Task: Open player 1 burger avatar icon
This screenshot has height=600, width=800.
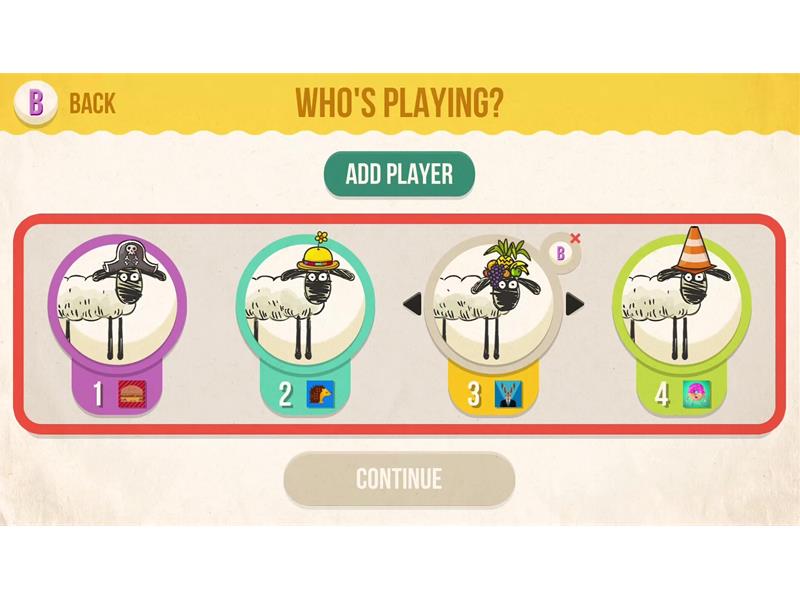Action: [x=131, y=393]
